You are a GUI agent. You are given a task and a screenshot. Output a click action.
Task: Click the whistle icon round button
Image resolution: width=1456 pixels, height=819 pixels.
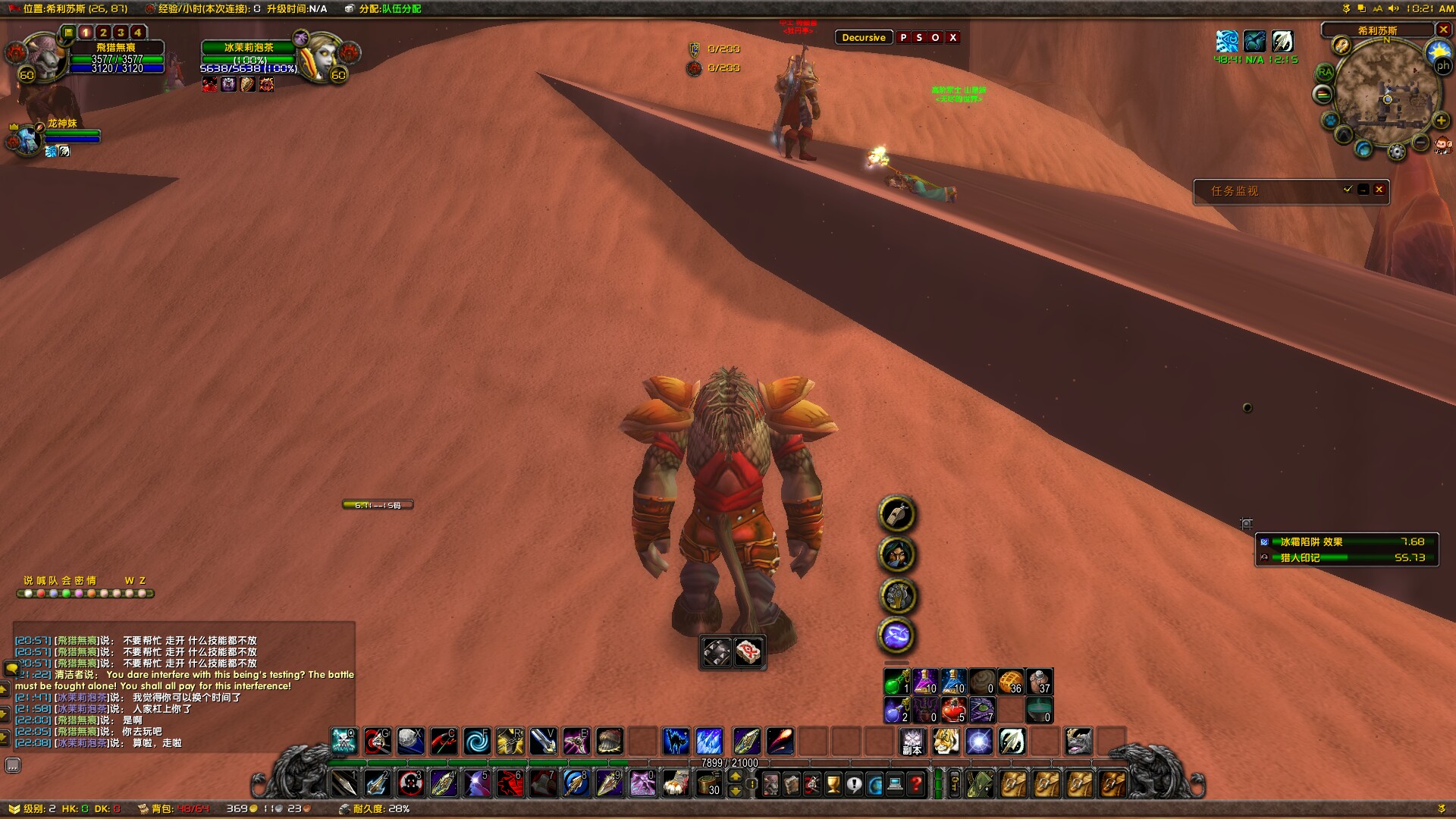click(x=897, y=514)
